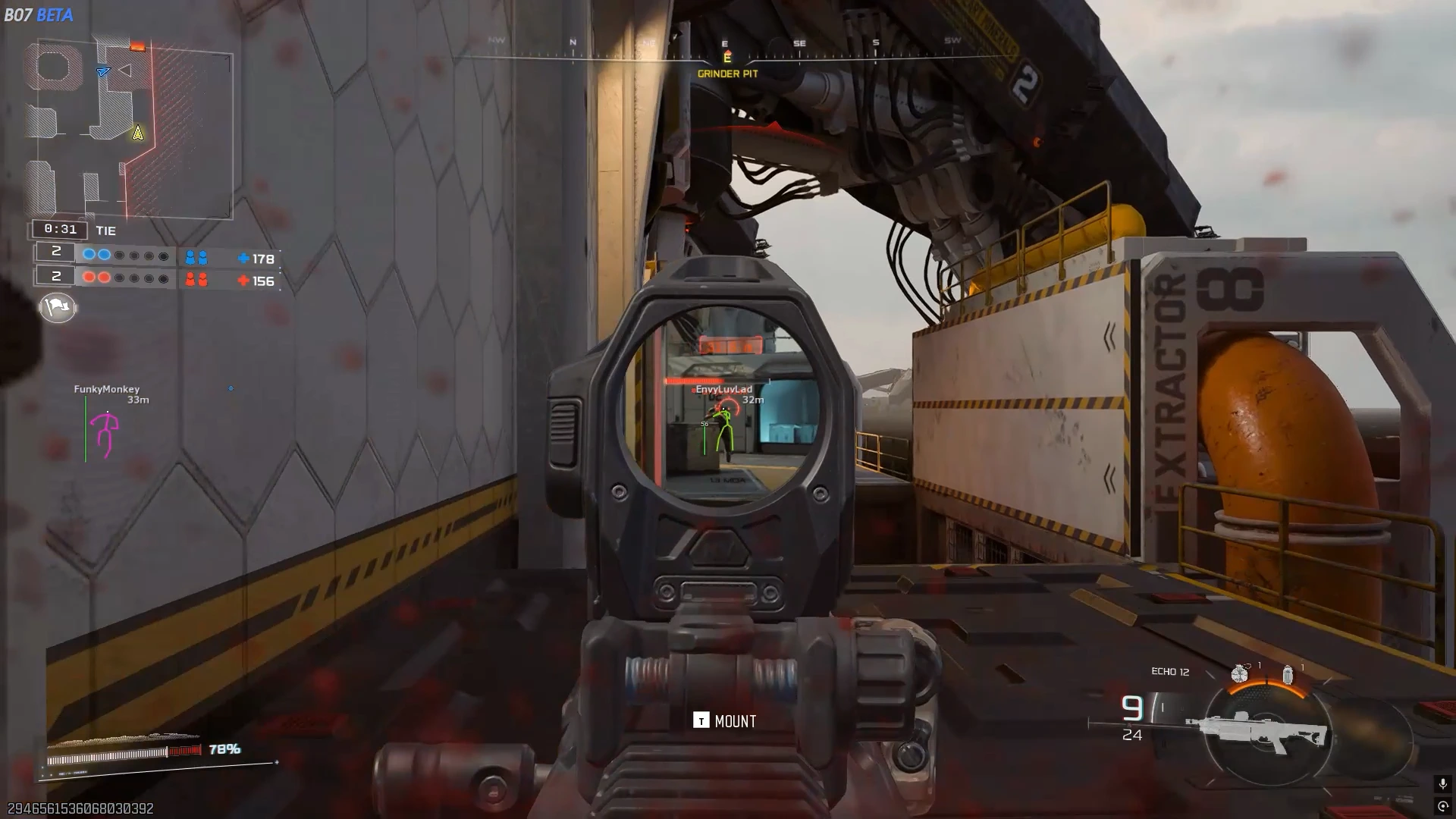Click the orange objective marker on minimap
The height and width of the screenshot is (819, 1456).
[x=137, y=47]
